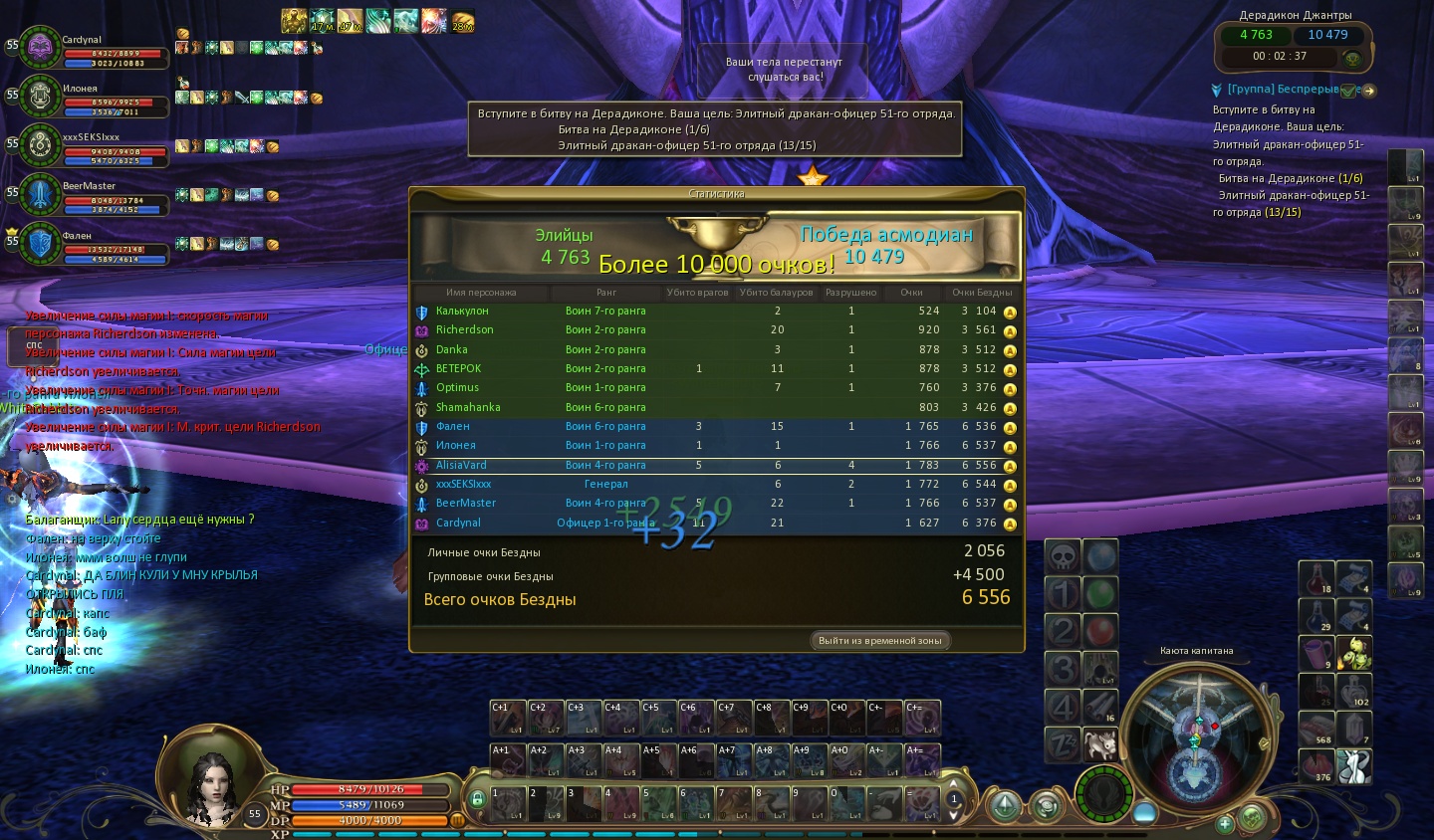Select group leader Фален's party frame
Viewport: 1434px width, 840px height.
click(x=41, y=244)
